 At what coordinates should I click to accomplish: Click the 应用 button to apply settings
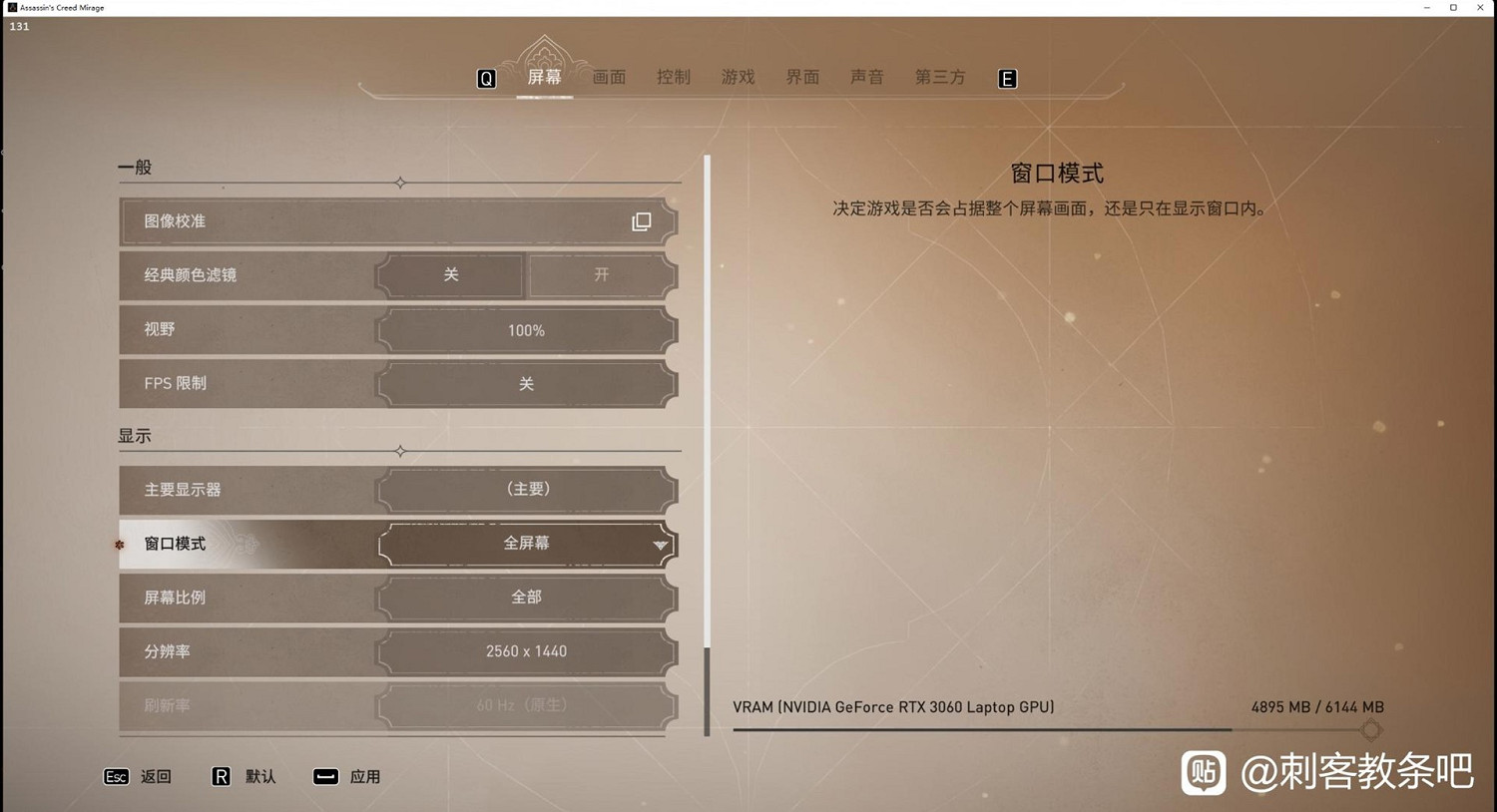[365, 776]
